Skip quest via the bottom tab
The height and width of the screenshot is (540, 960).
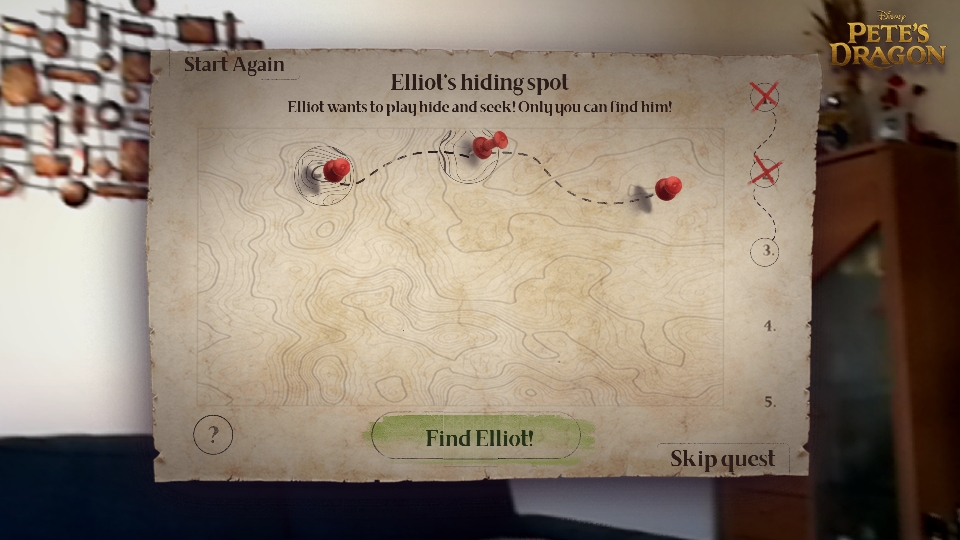tap(722, 459)
